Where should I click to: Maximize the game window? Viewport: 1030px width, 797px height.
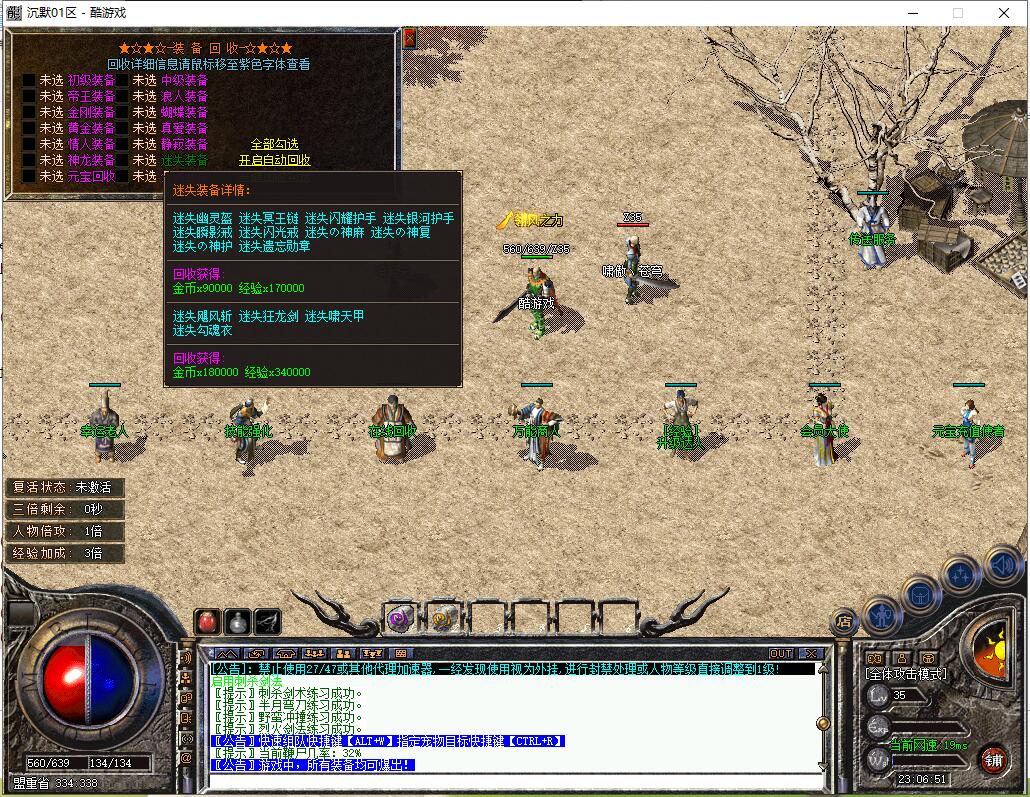(957, 13)
